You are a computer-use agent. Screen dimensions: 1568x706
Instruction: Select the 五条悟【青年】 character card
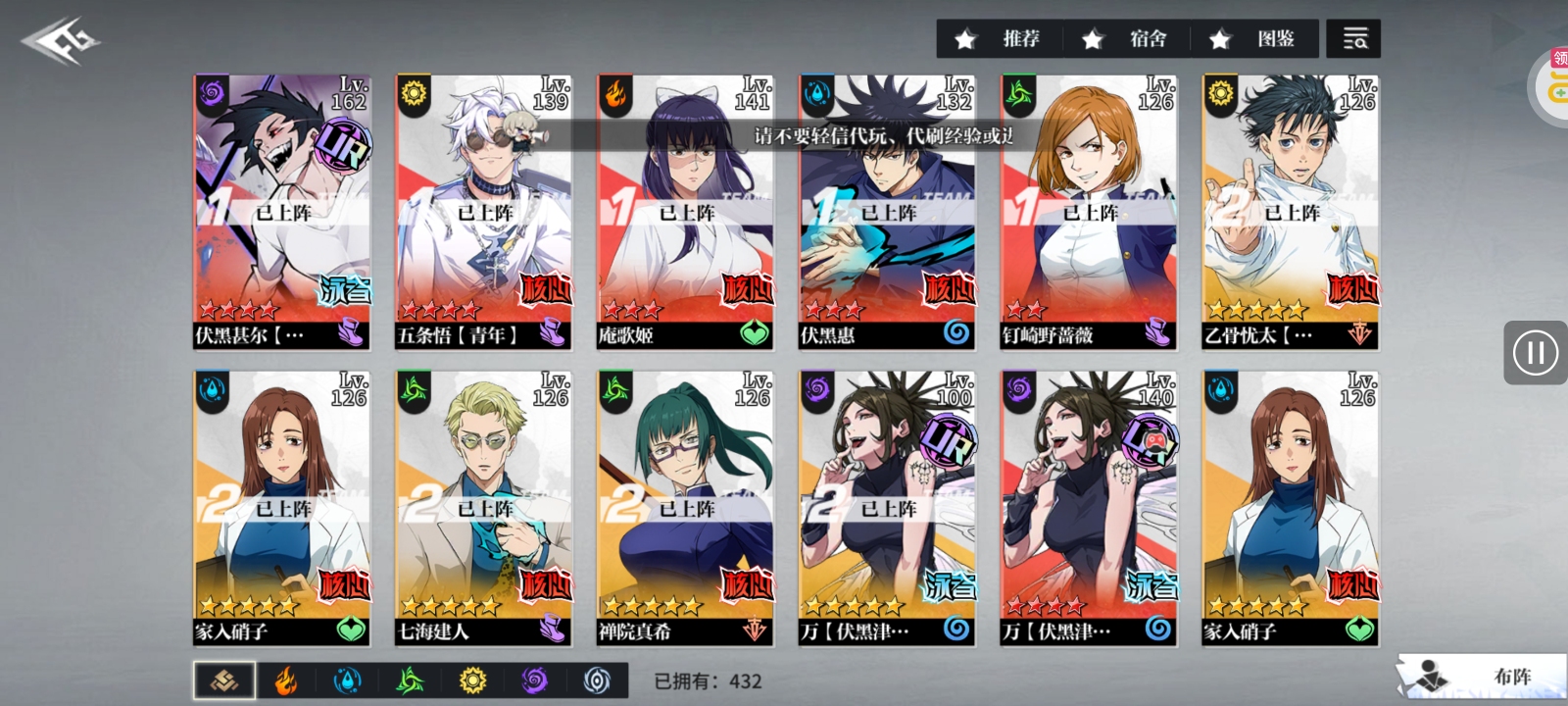(x=483, y=211)
